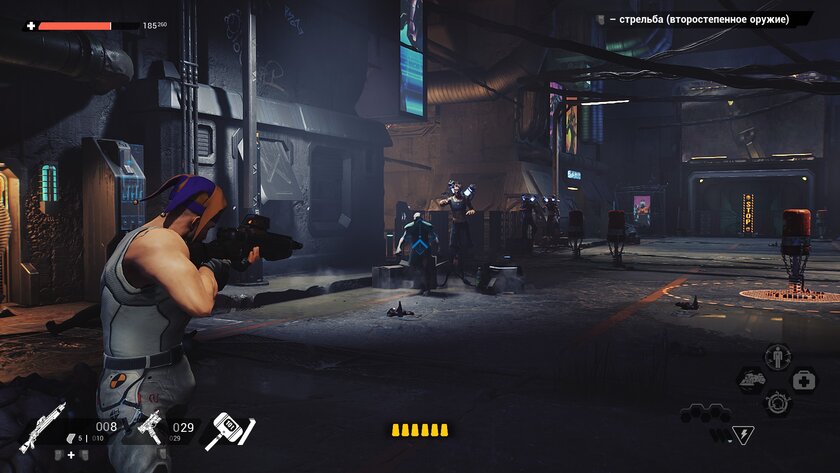Select the assault rifle weapon slot
This screenshot has height=473, width=840.
pos(42,428)
